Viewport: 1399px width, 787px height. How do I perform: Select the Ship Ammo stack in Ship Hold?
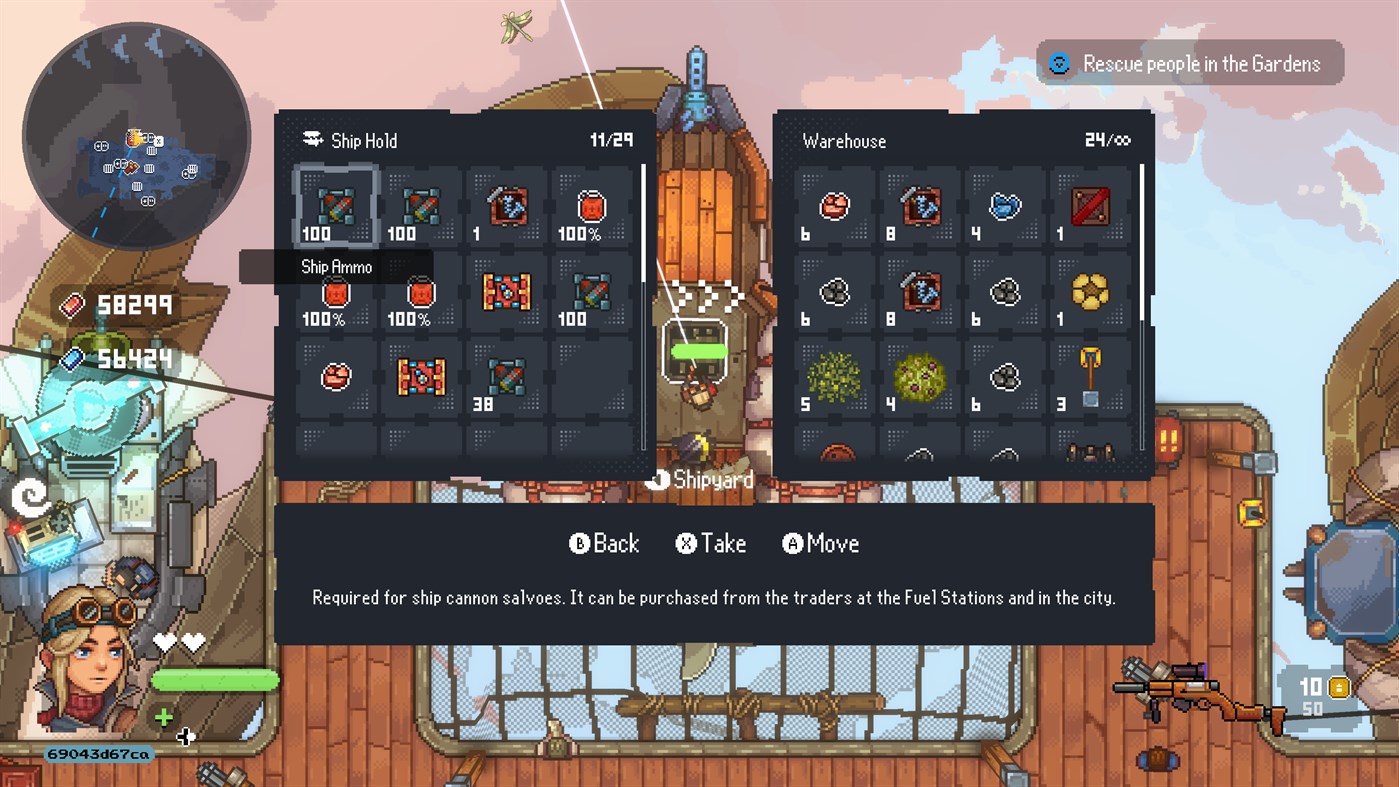coord(335,205)
